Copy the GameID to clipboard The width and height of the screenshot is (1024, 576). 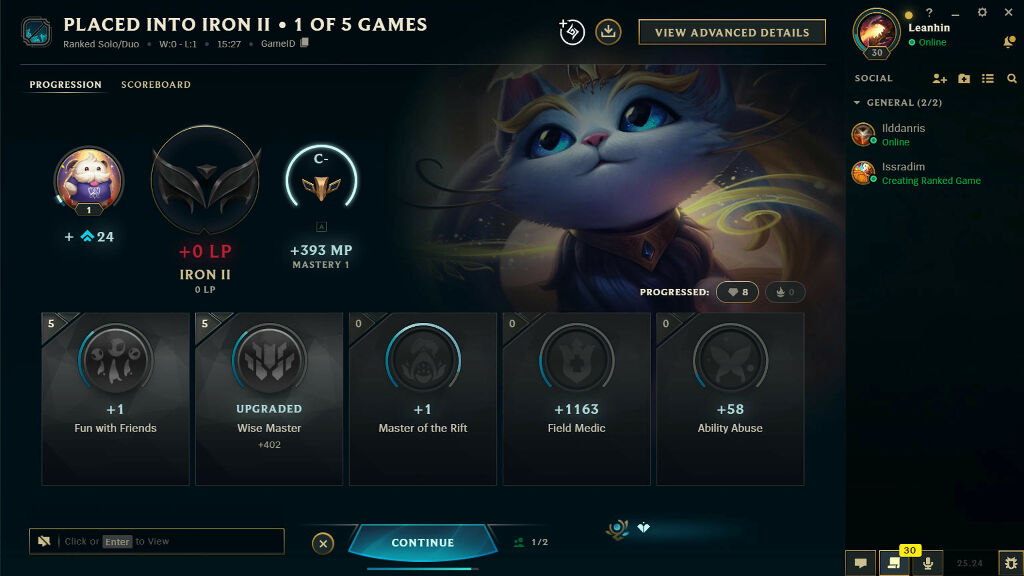(x=305, y=44)
